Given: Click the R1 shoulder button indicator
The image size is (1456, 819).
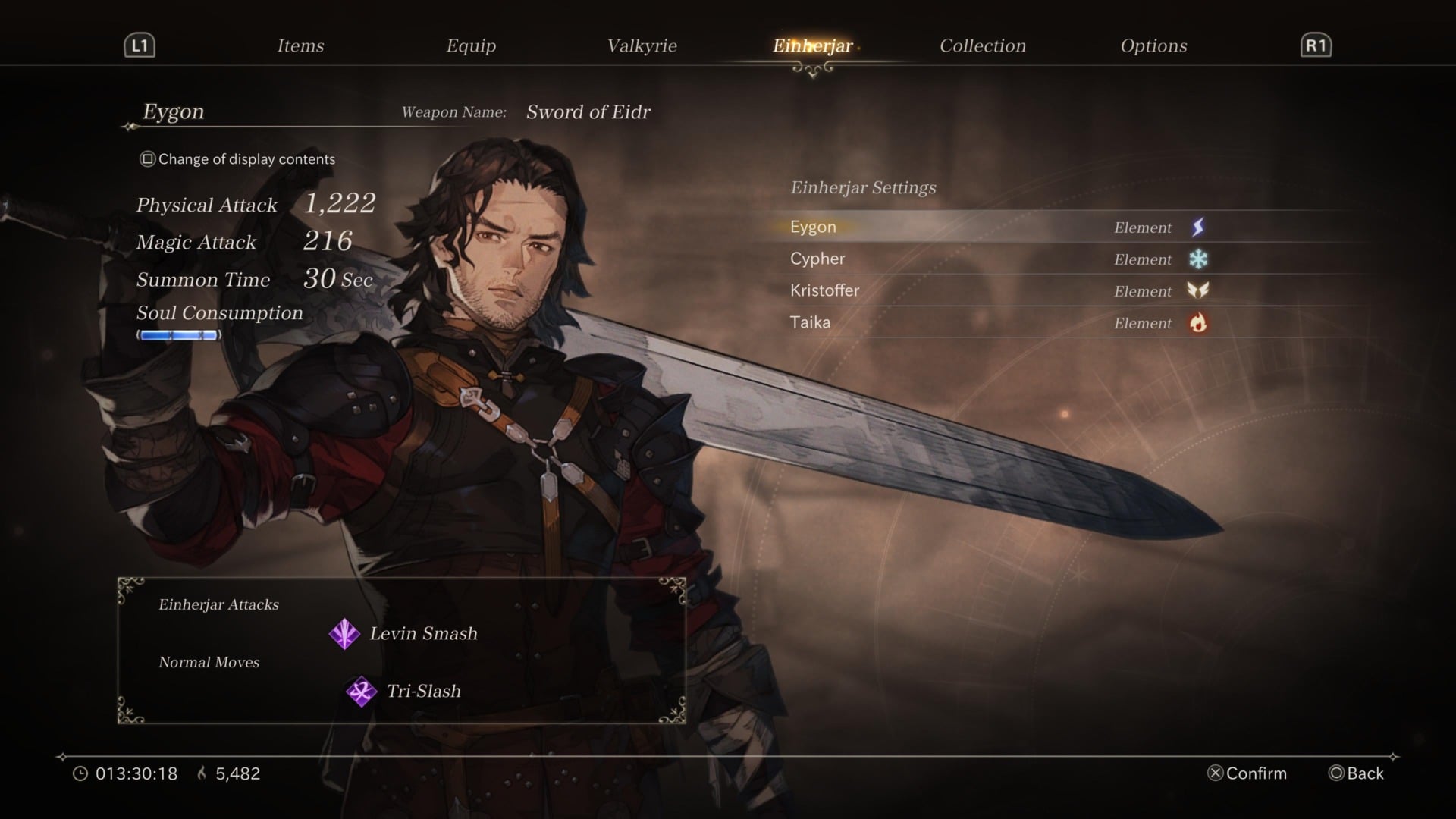Looking at the screenshot, I should tap(1316, 45).
